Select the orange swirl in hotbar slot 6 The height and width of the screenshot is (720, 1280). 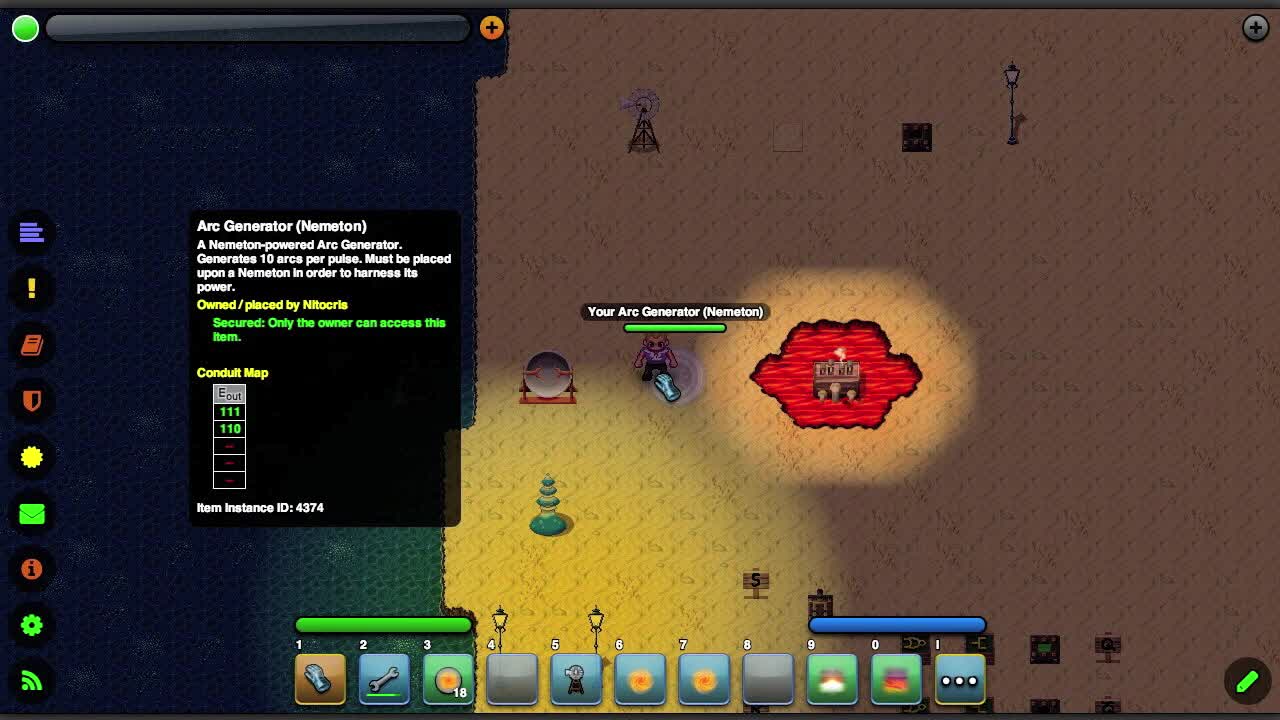pos(640,680)
